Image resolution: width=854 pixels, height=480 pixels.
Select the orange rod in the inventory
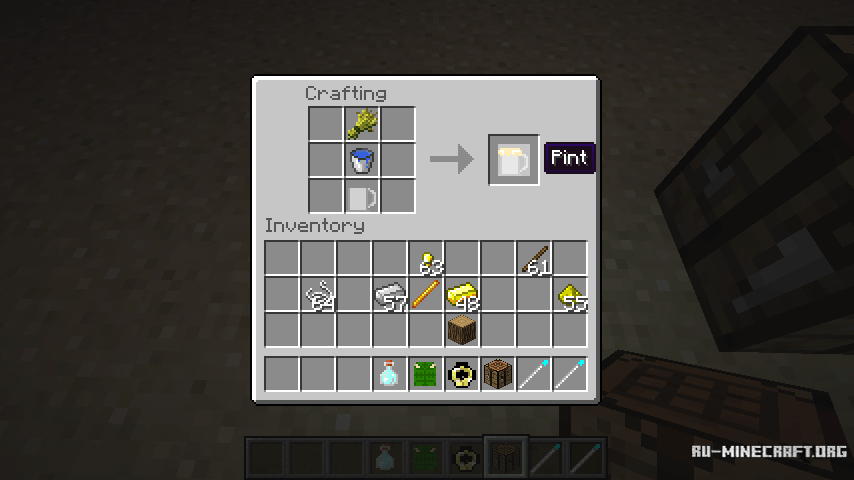[426, 295]
